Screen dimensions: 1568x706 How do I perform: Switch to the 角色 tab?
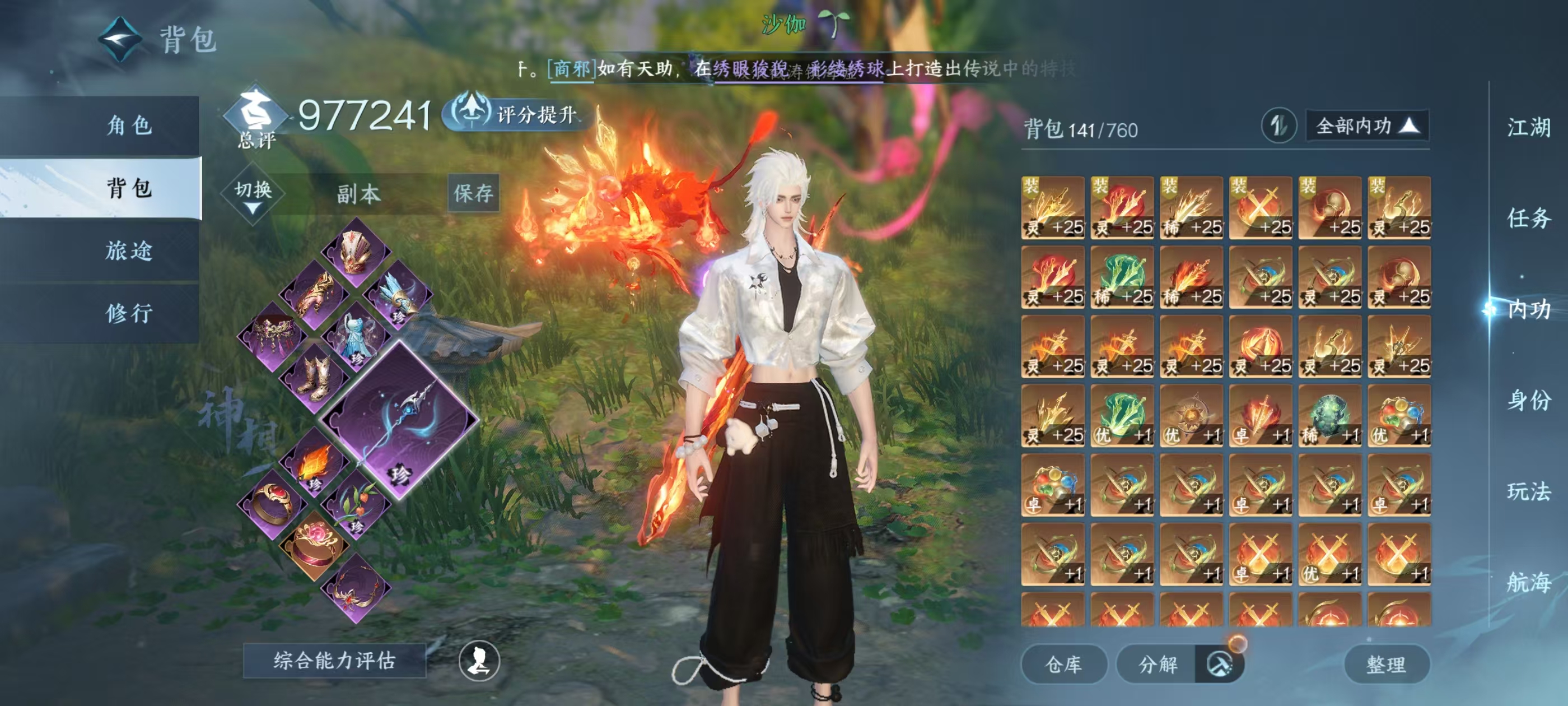128,126
